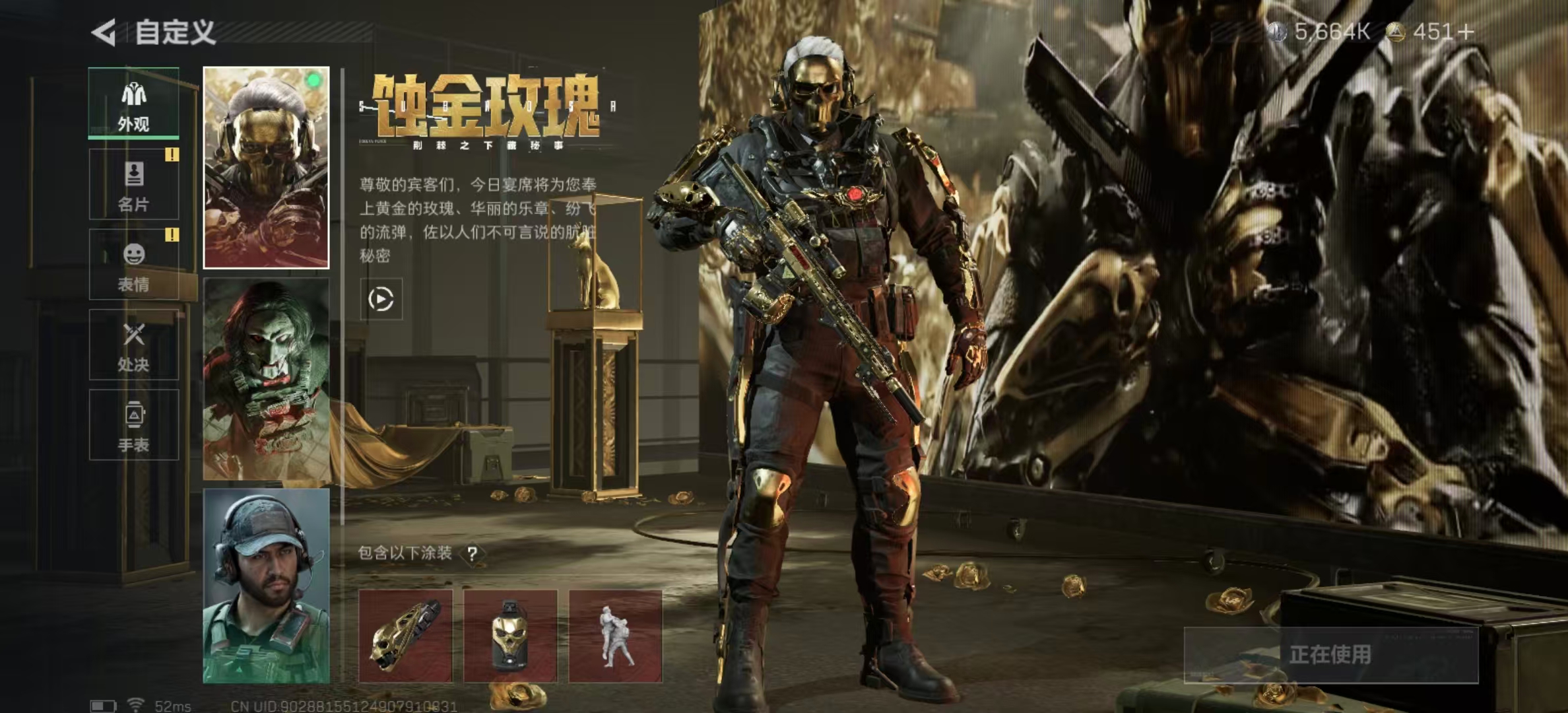Show help for 包含以下涂装 question mark
Screen dimensions: 1568x713
(x=473, y=554)
